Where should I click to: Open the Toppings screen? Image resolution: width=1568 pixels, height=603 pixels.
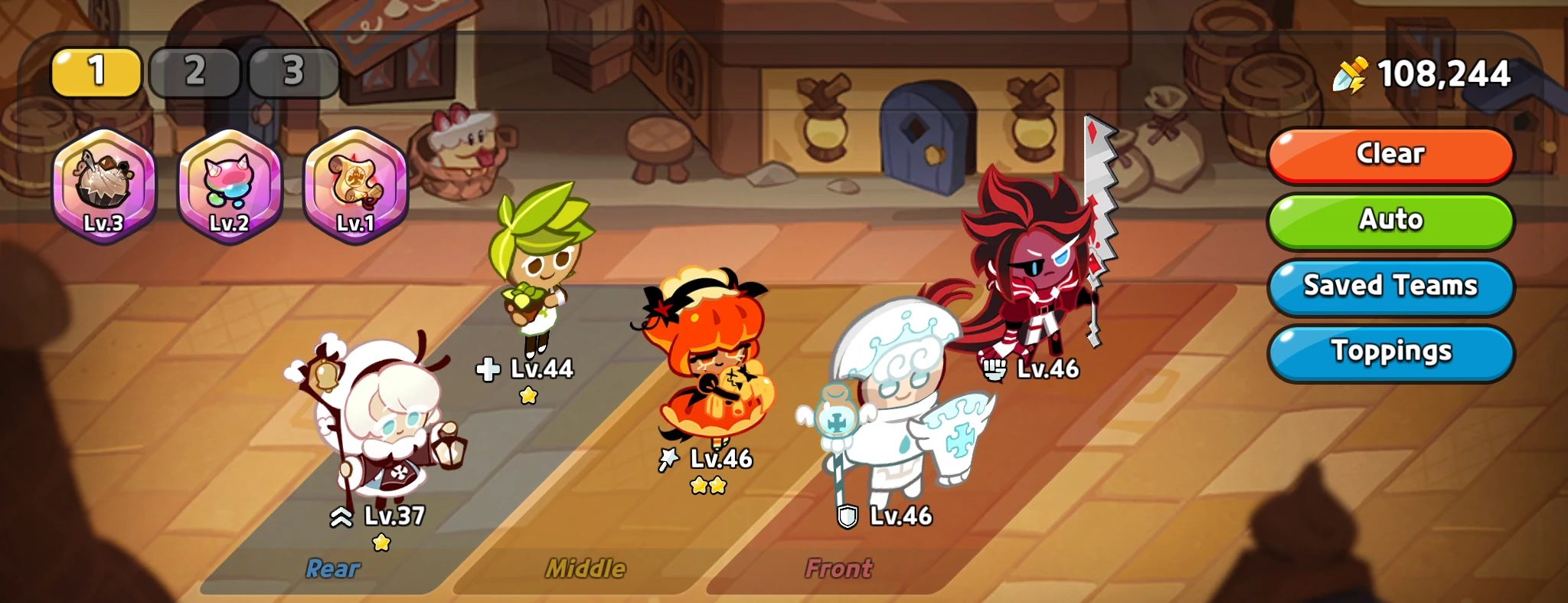[x=1390, y=352]
